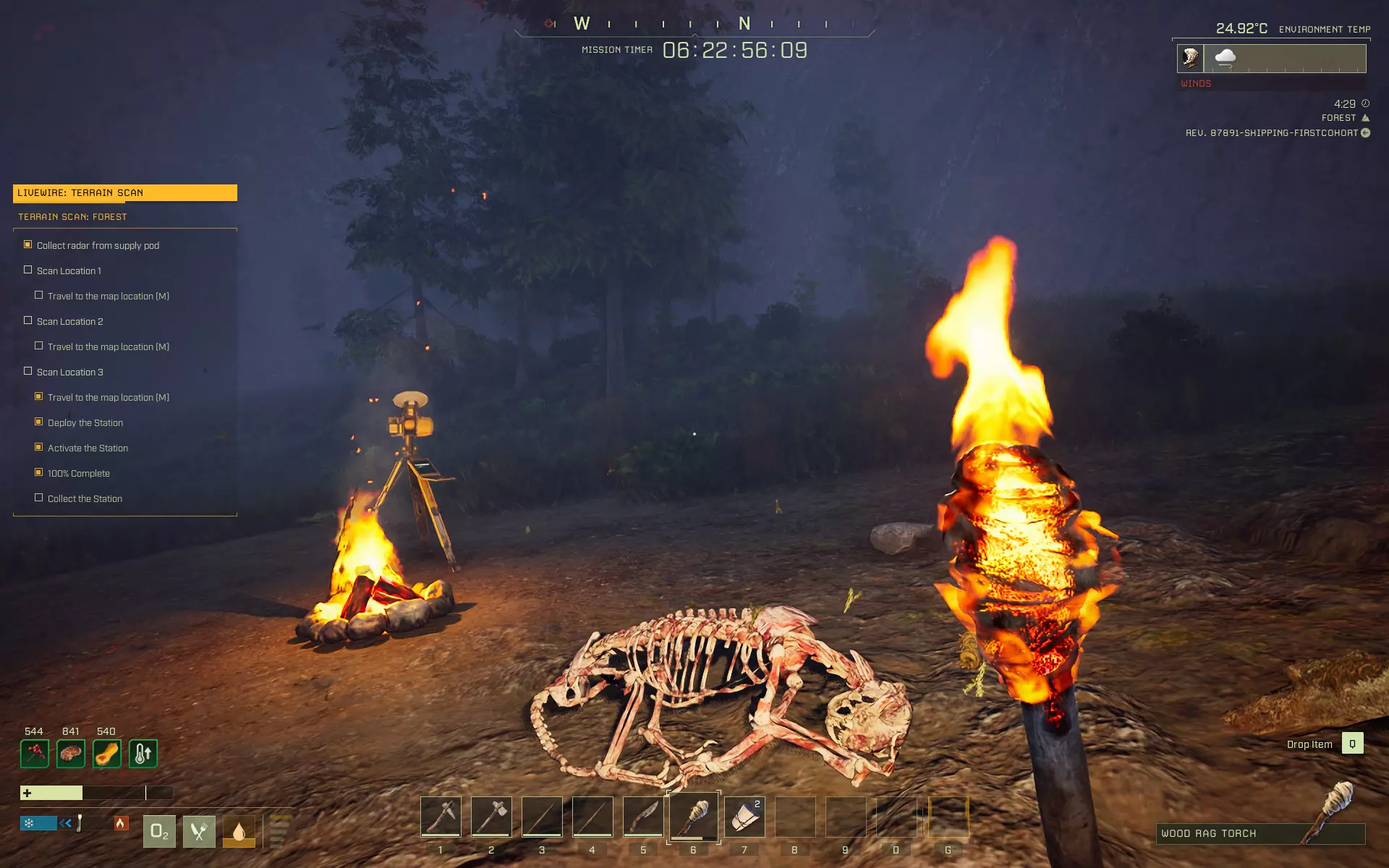Choose the stone knife hotbar slot
The height and width of the screenshot is (868, 1389).
click(643, 817)
